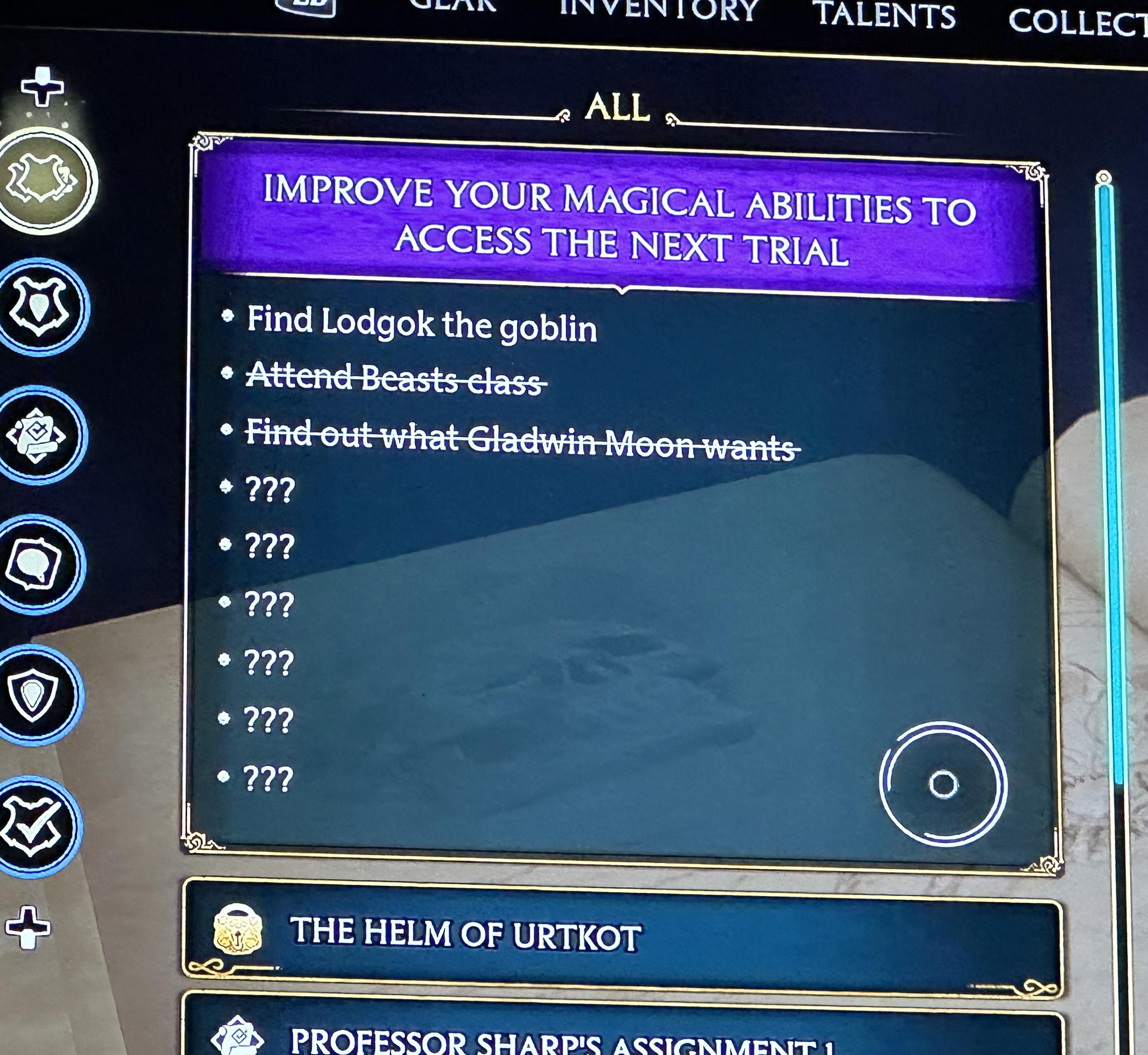Image resolution: width=1148 pixels, height=1055 pixels.
Task: Filter by the speech bubble quest category
Action: pyautogui.click(x=35, y=564)
